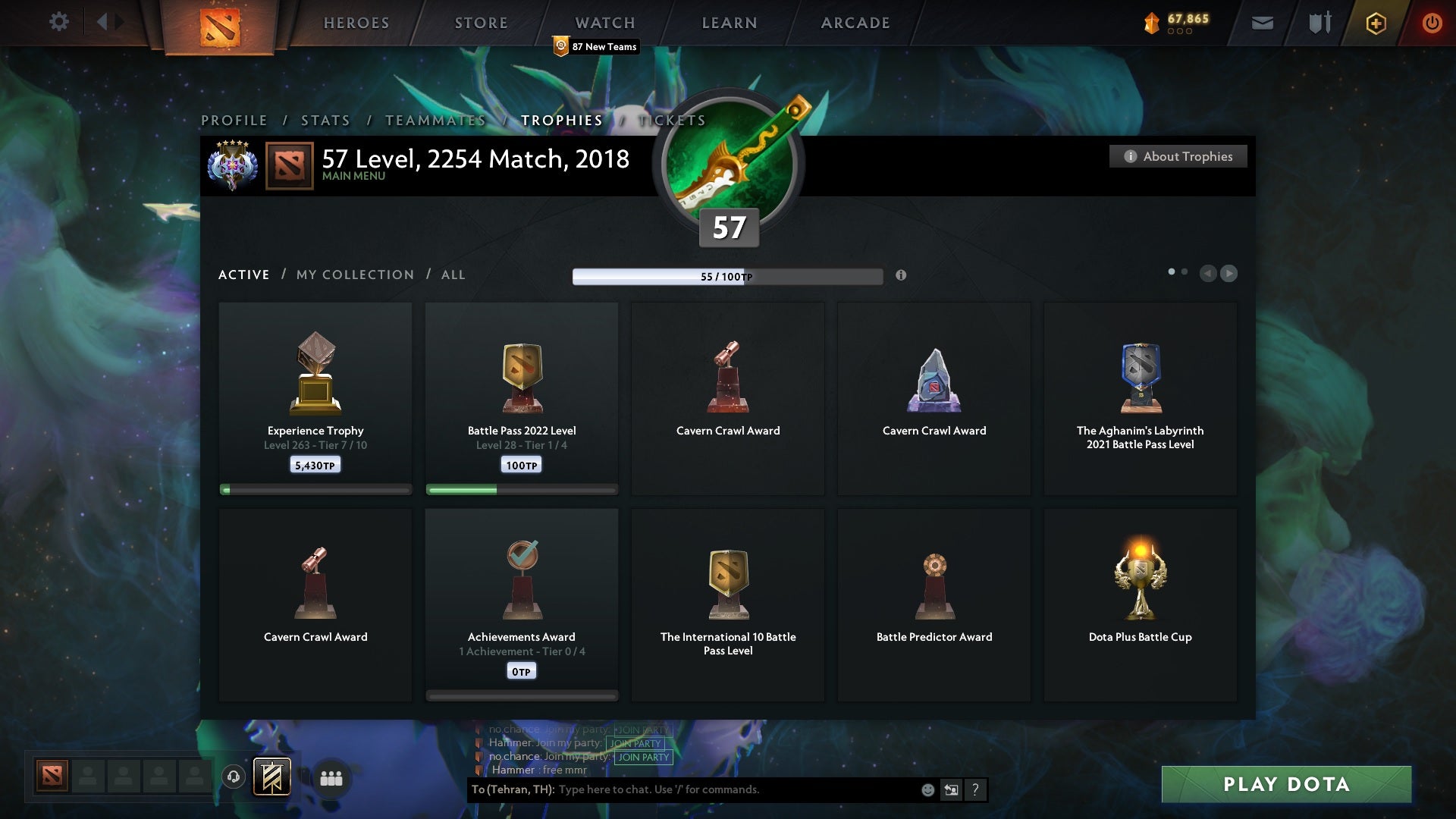The image size is (1456, 819).
Task: Switch to the STATS profile tab
Action: click(325, 120)
